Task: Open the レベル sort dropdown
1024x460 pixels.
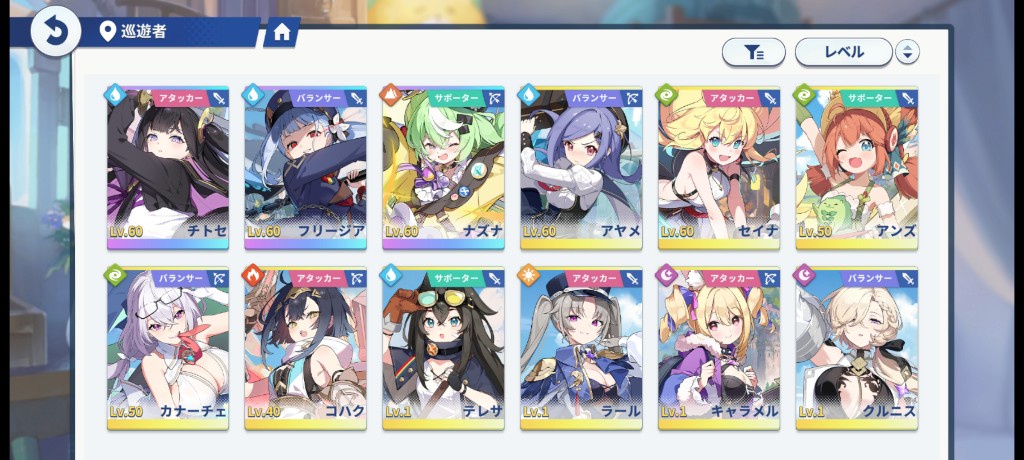Action: [843, 52]
